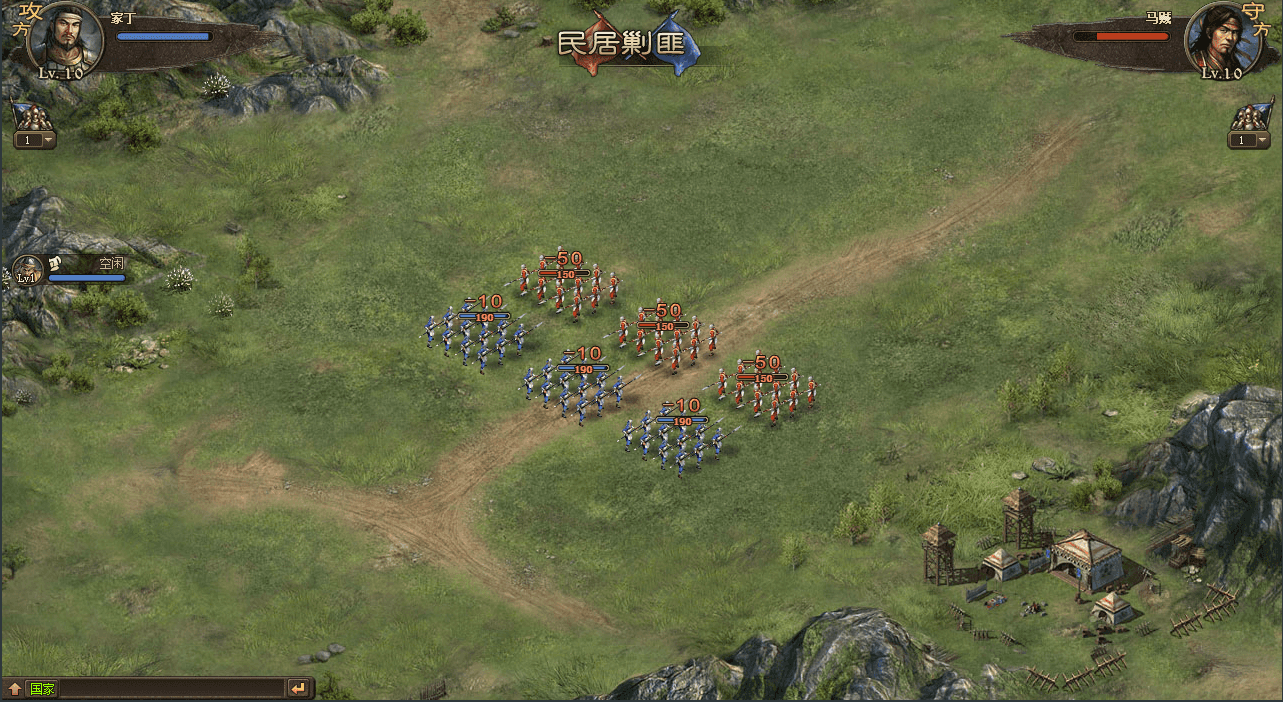Open the attacker's troop count dropdown
1283x702 pixels.
(35, 140)
